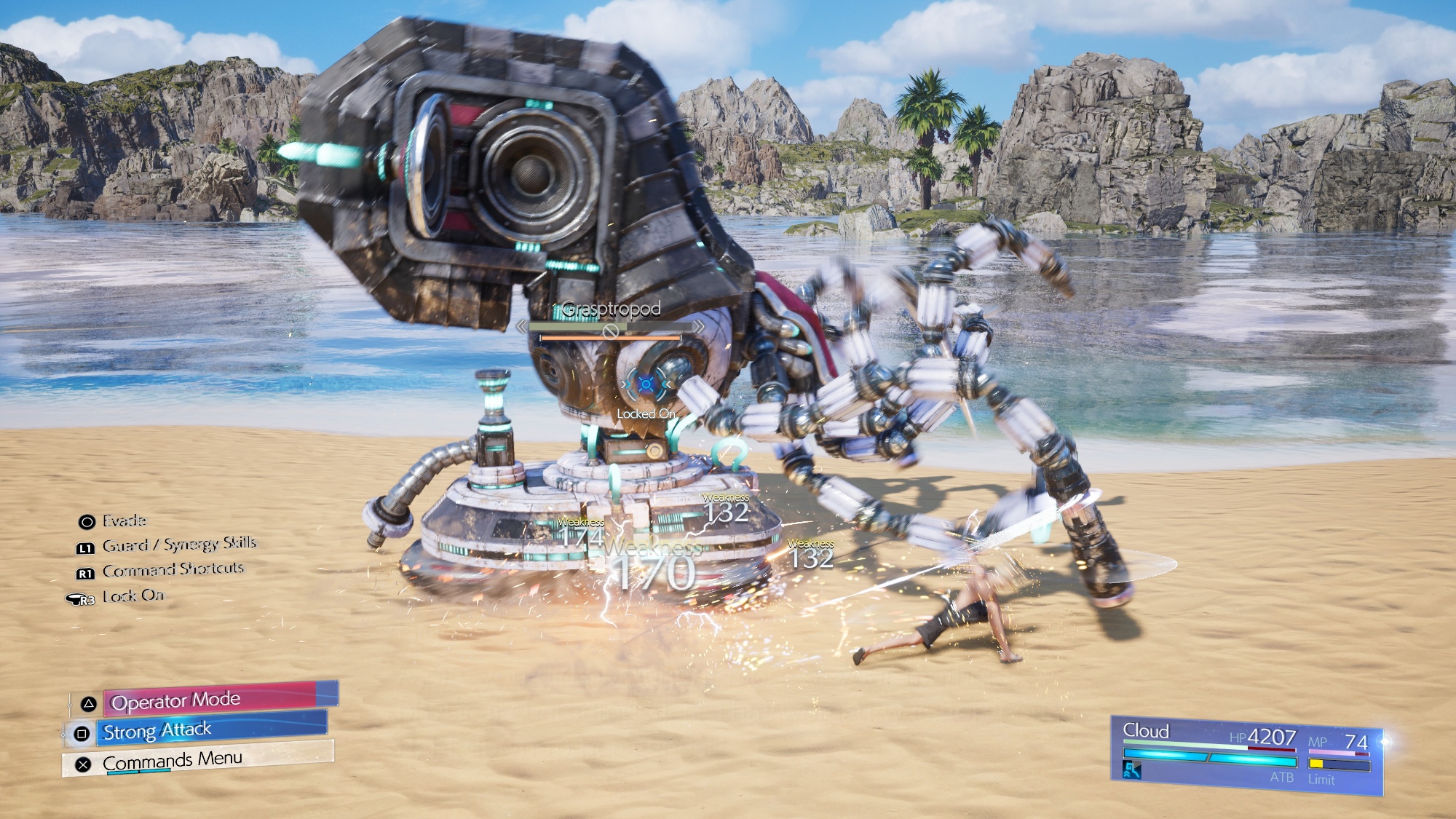
Task: Select Cloud's party status panel
Action: [x=1246, y=756]
